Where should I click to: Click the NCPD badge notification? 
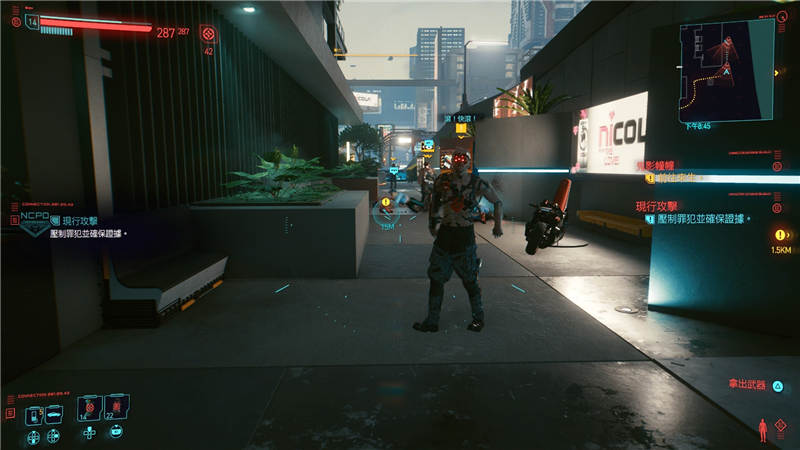pyautogui.click(x=33, y=222)
